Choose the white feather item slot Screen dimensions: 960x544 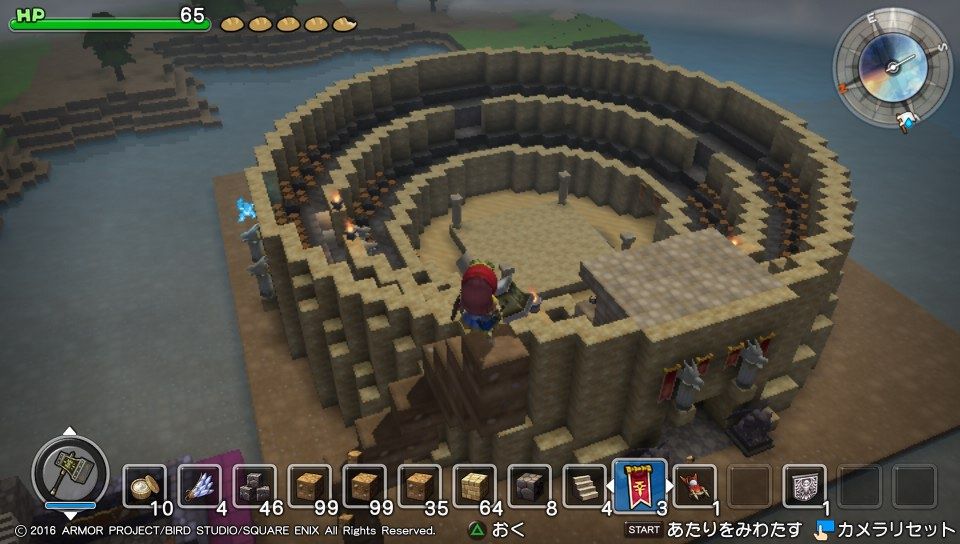point(200,486)
